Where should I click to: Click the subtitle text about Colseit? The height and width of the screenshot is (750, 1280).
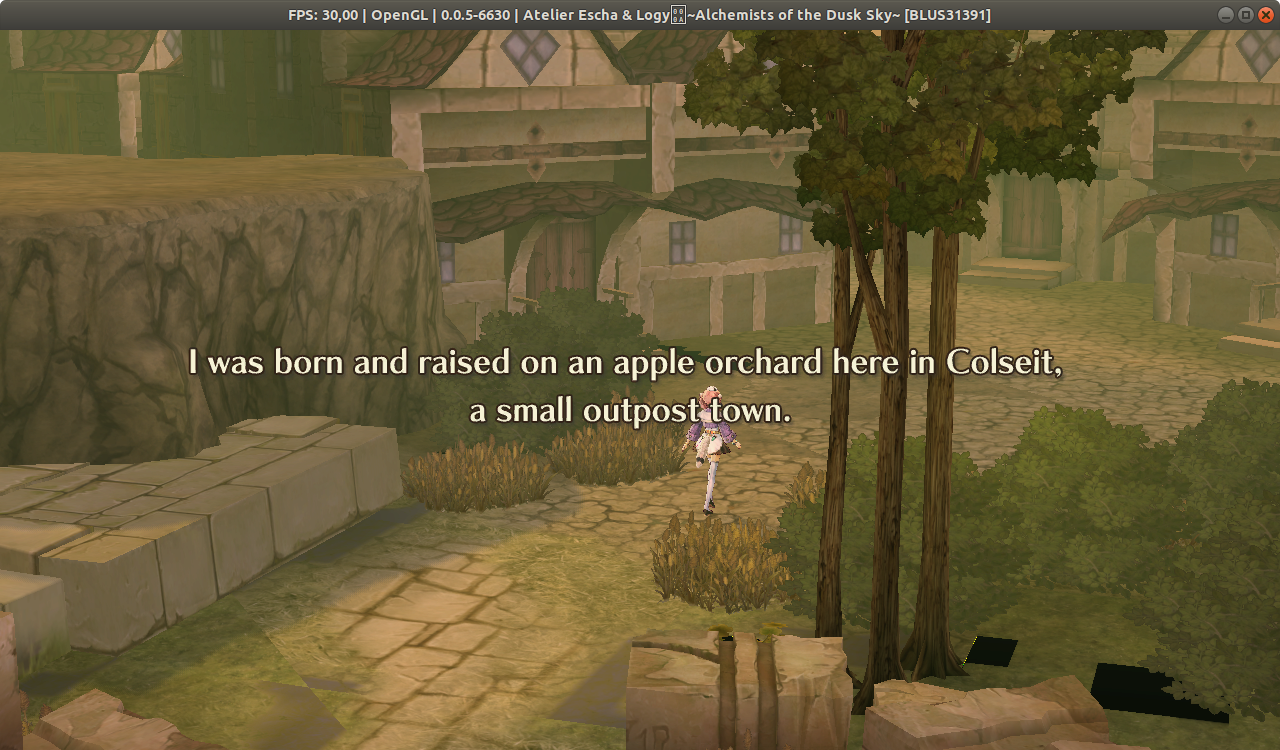click(625, 385)
